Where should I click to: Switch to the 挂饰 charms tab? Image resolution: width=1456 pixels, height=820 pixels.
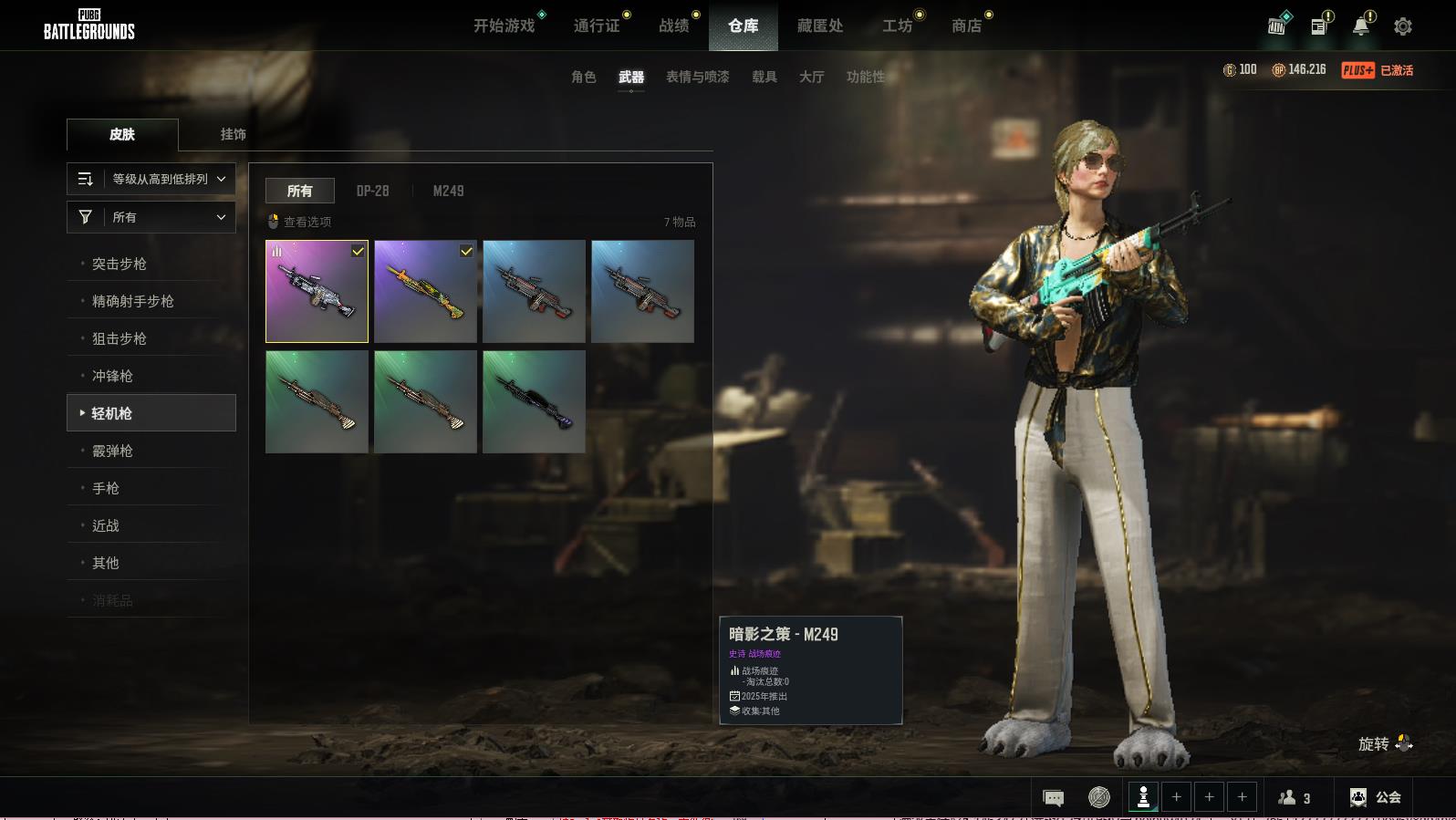coord(233,134)
